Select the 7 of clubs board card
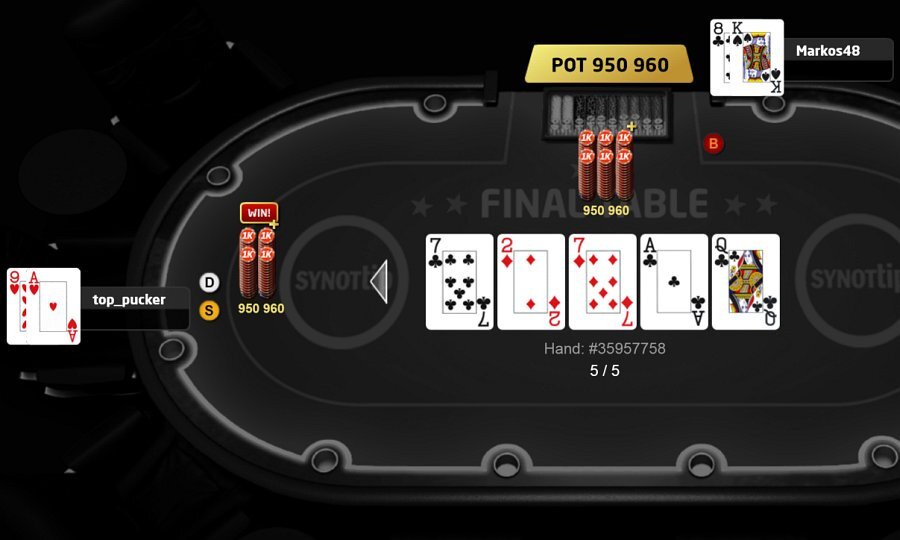Screen dimensions: 900x540 (460, 282)
